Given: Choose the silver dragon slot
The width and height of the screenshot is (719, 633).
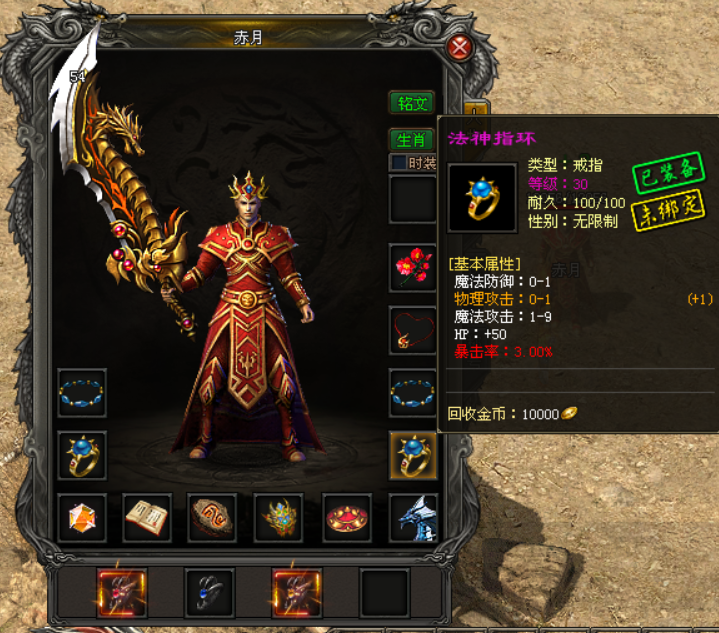Looking at the screenshot, I should pos(412,518).
